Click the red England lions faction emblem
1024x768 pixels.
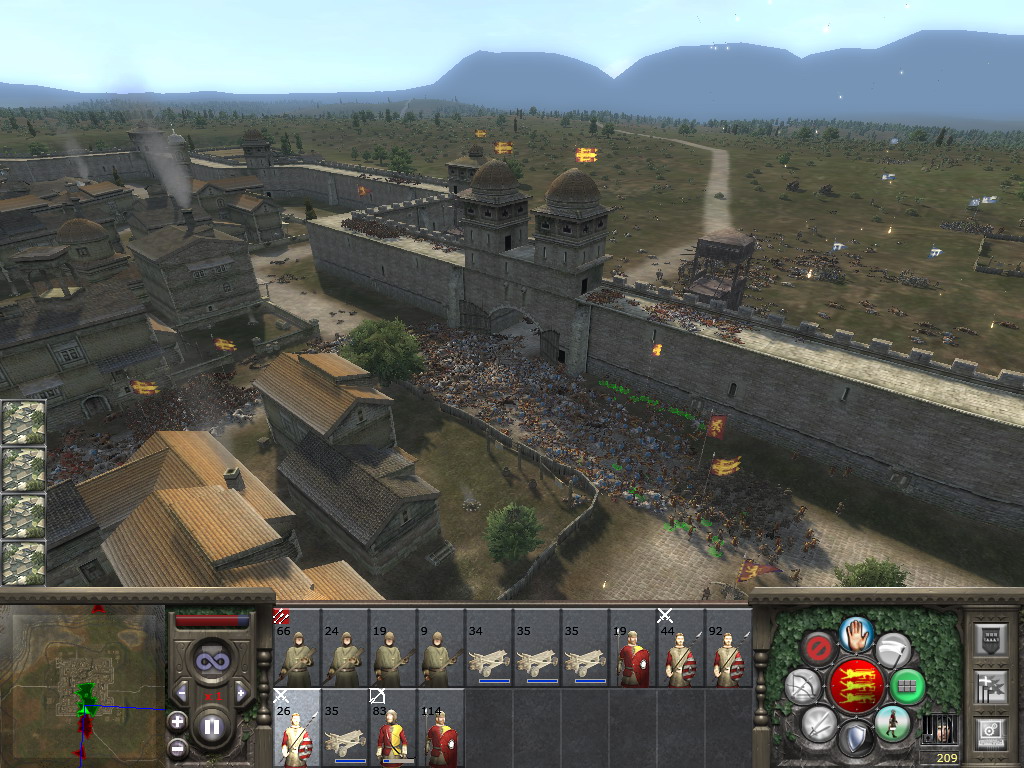coord(857,685)
